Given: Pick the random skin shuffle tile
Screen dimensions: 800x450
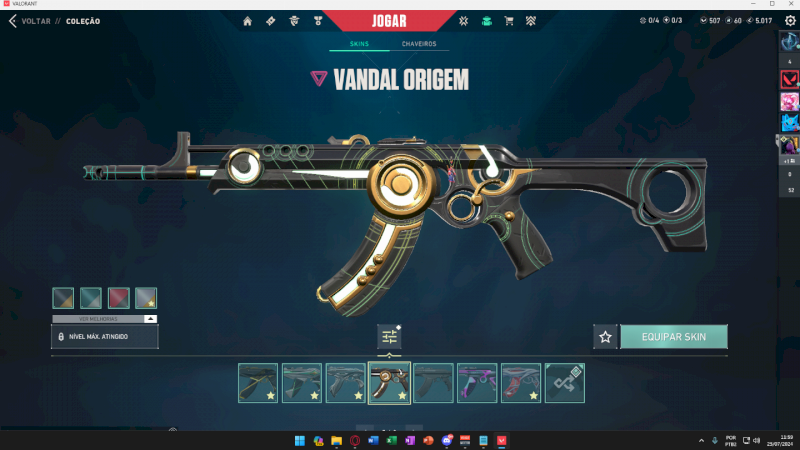Looking at the screenshot, I should [565, 383].
